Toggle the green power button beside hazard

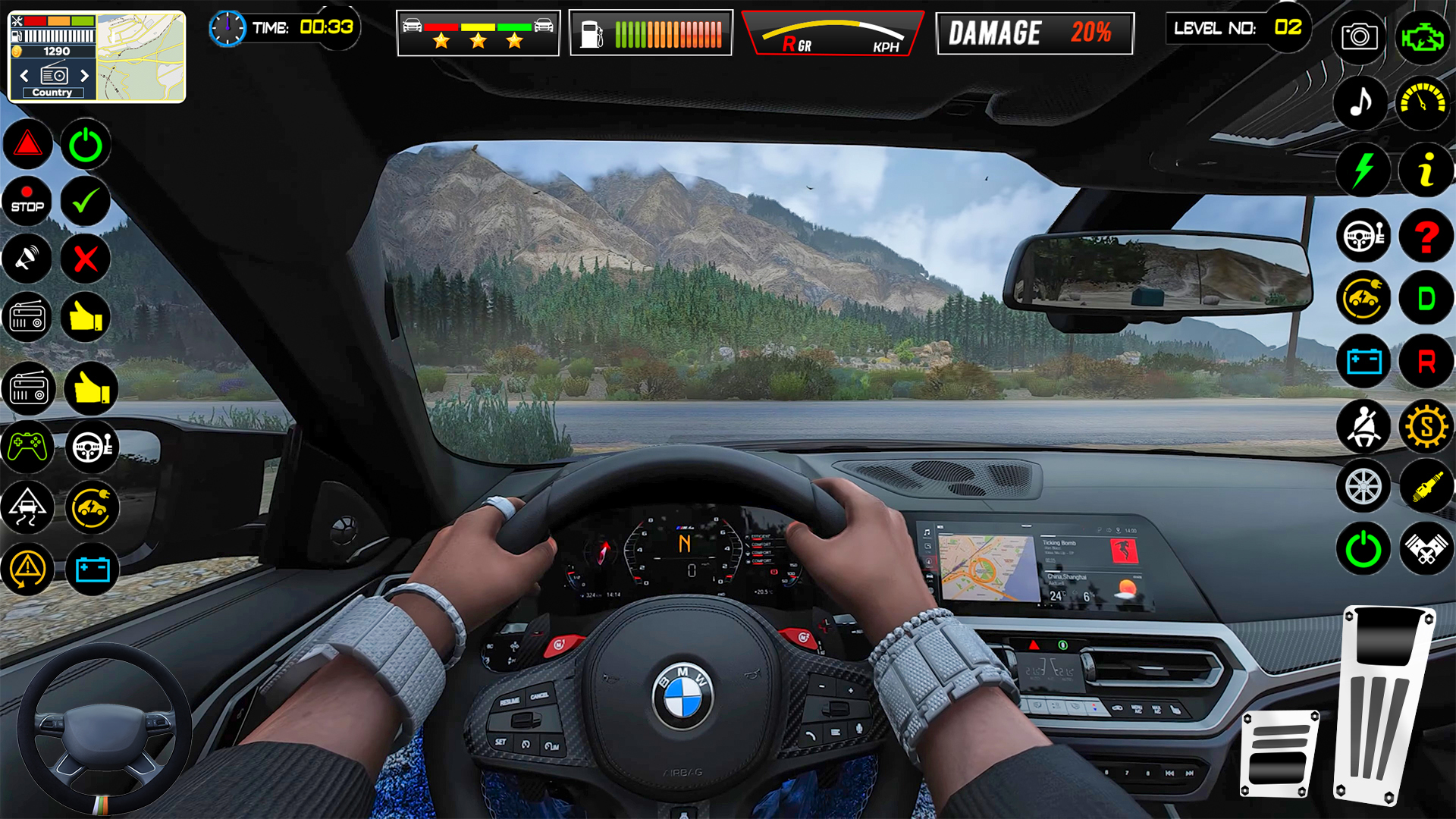(86, 144)
